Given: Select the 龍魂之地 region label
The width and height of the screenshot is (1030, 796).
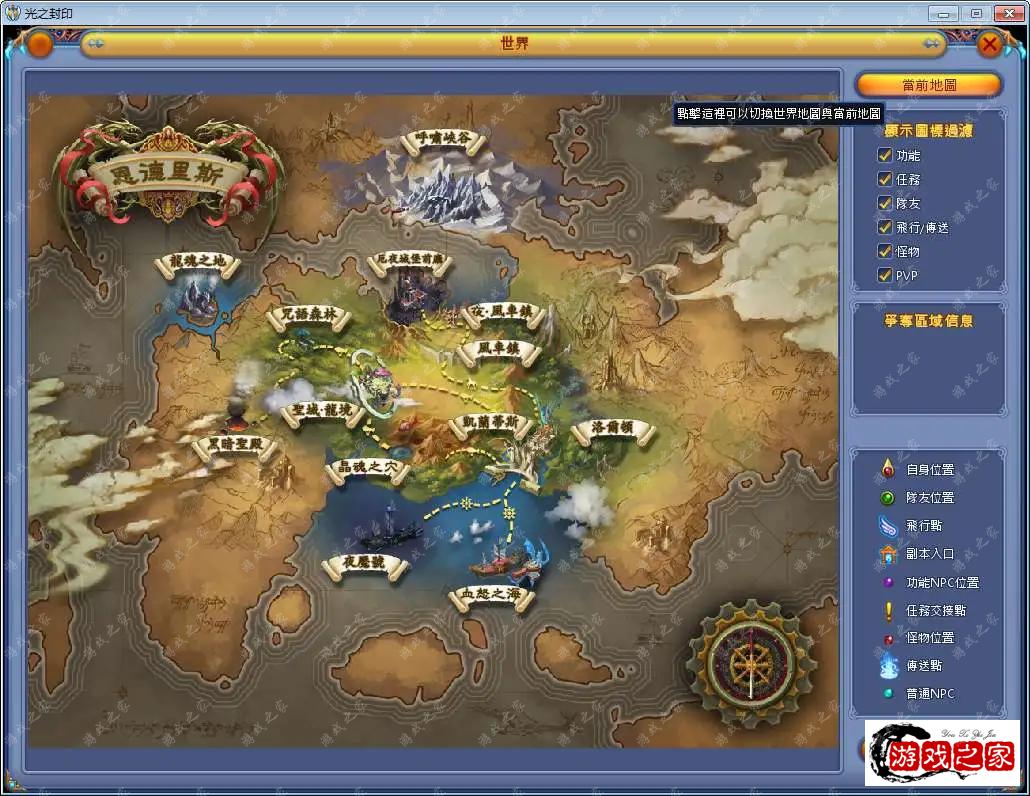Looking at the screenshot, I should [198, 263].
